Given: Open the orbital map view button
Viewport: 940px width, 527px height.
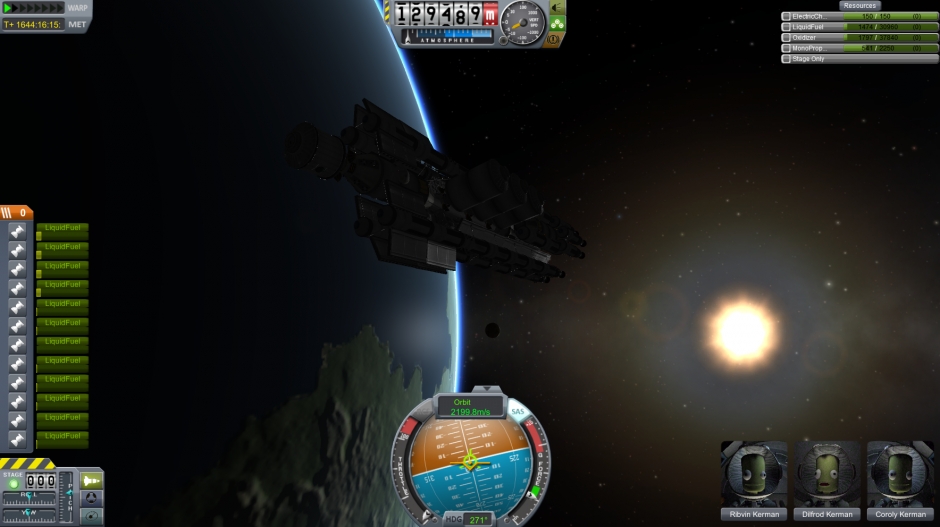Looking at the screenshot, I should click(91, 515).
